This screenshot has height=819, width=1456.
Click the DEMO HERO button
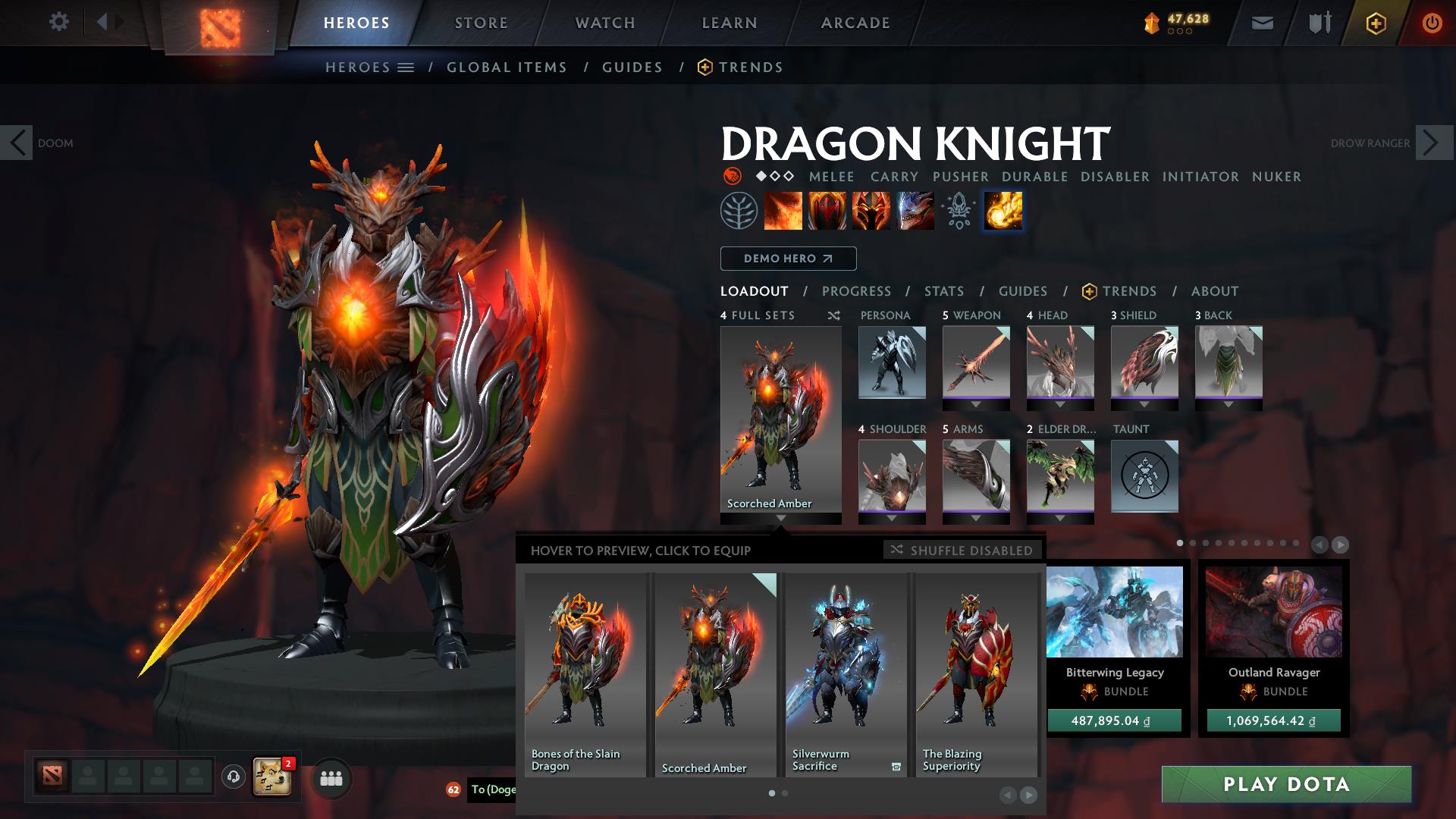[x=788, y=259]
